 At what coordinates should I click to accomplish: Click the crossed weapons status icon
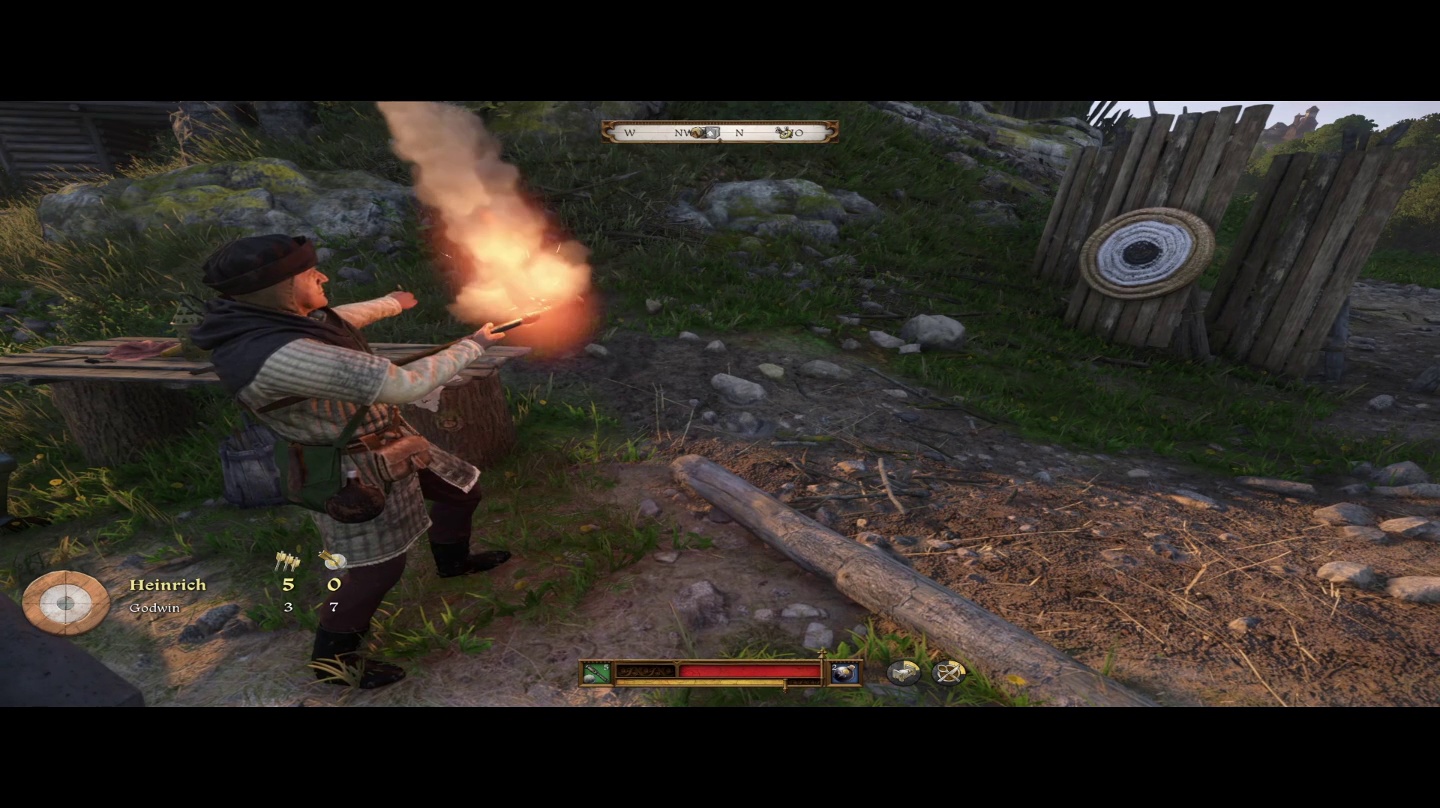click(948, 673)
